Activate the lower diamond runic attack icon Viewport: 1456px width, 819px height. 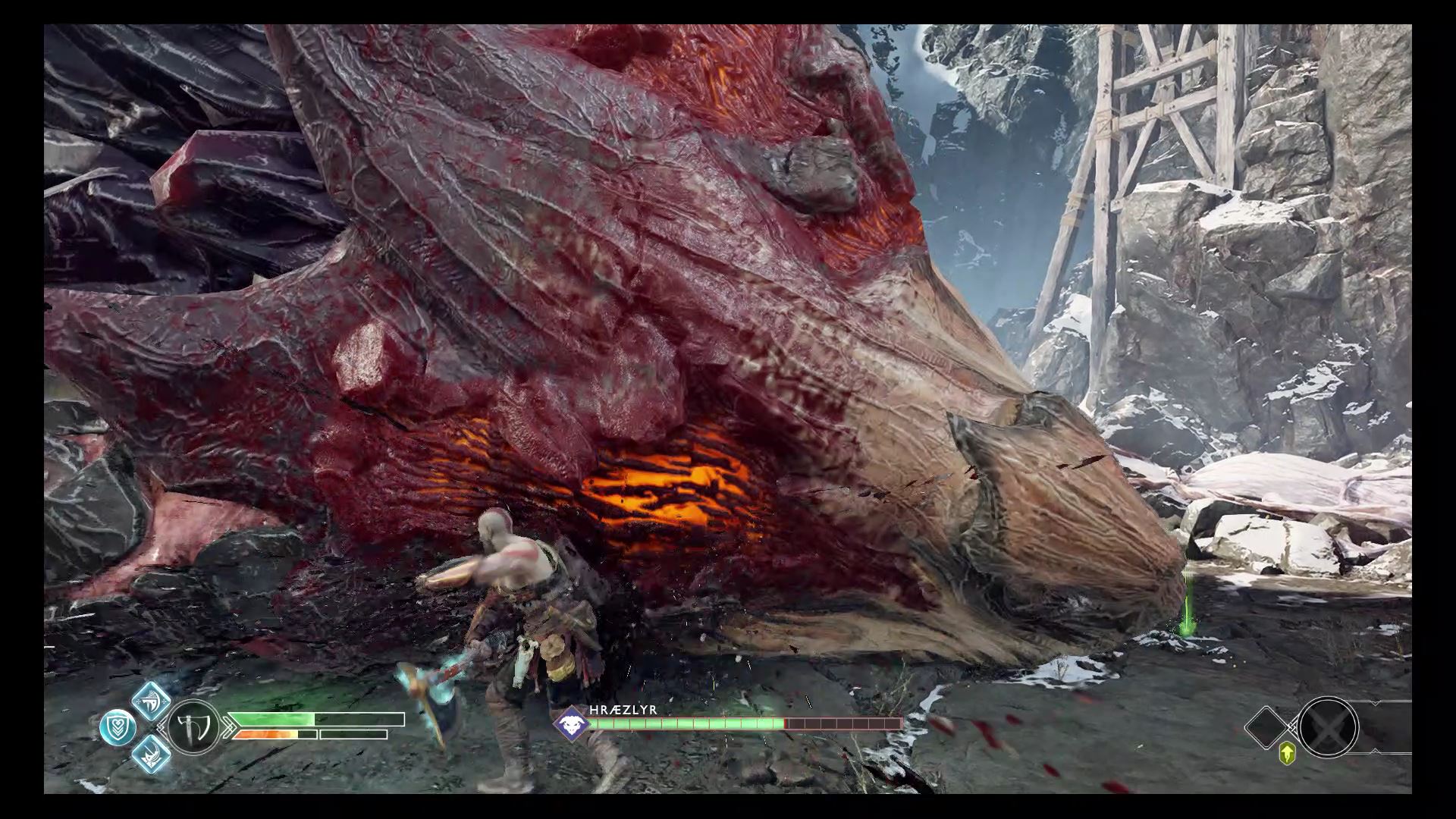pyautogui.click(x=151, y=754)
